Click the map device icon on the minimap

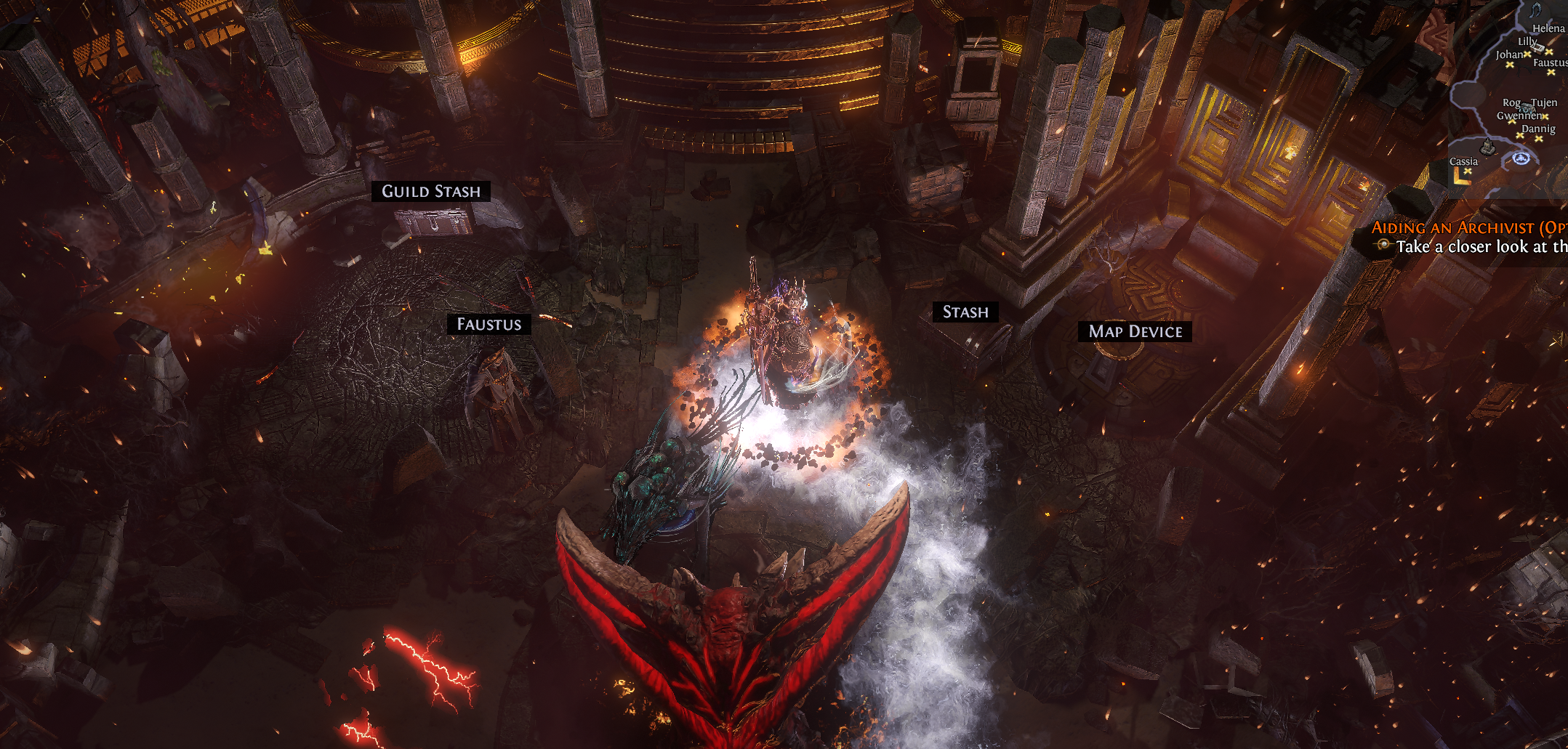pos(1488,147)
